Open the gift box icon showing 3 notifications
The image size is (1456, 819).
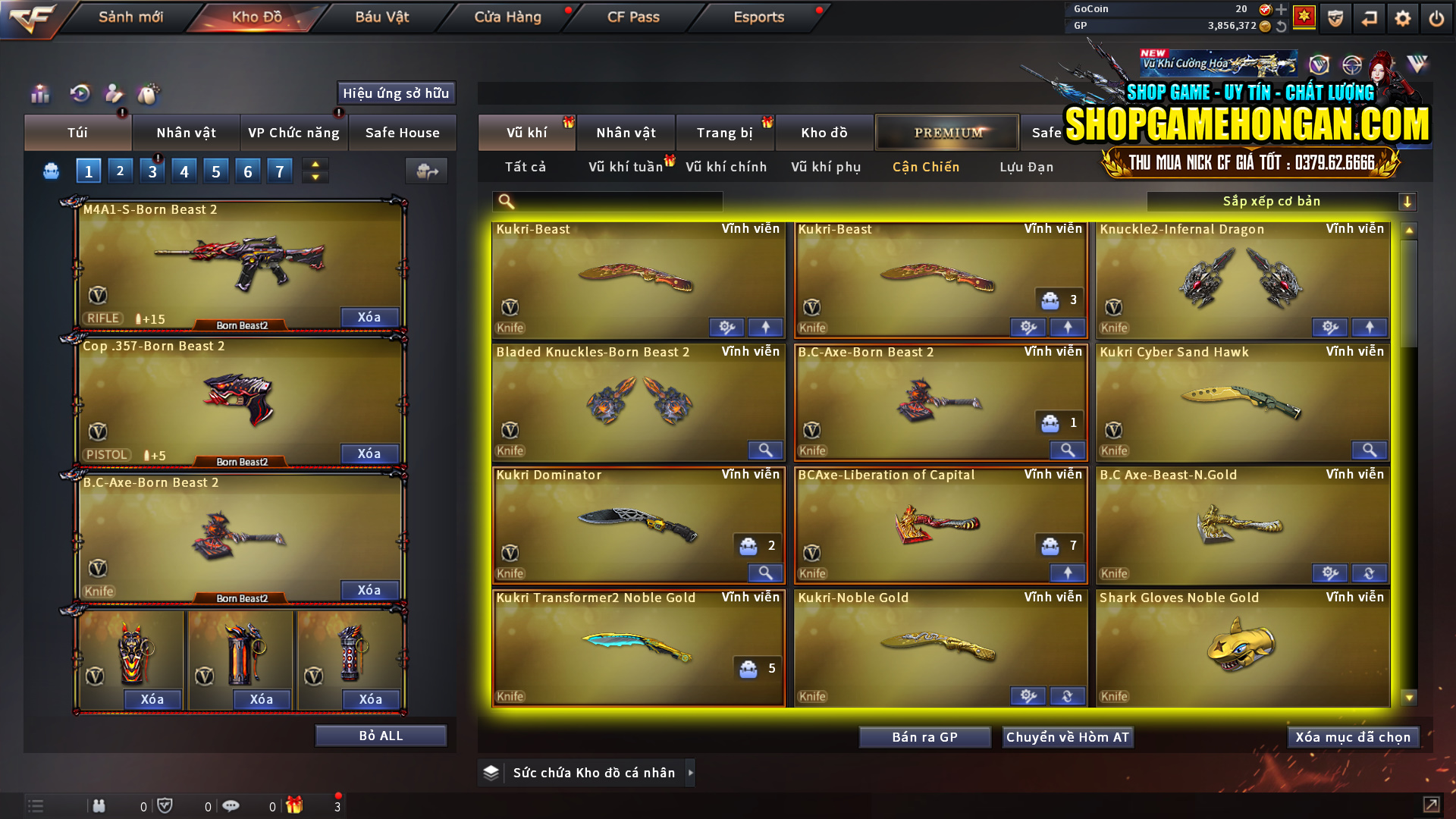[296, 806]
